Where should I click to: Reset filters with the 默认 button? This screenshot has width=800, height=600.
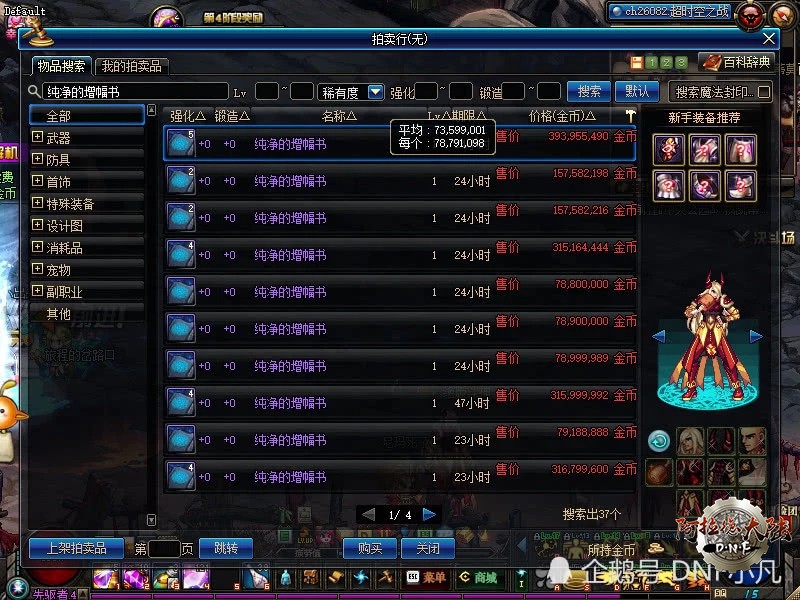[x=636, y=91]
